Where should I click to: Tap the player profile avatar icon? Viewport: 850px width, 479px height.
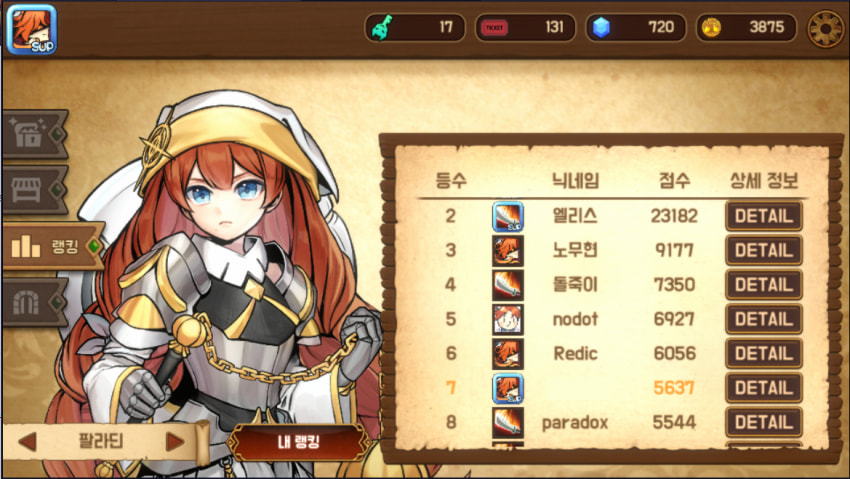point(30,30)
